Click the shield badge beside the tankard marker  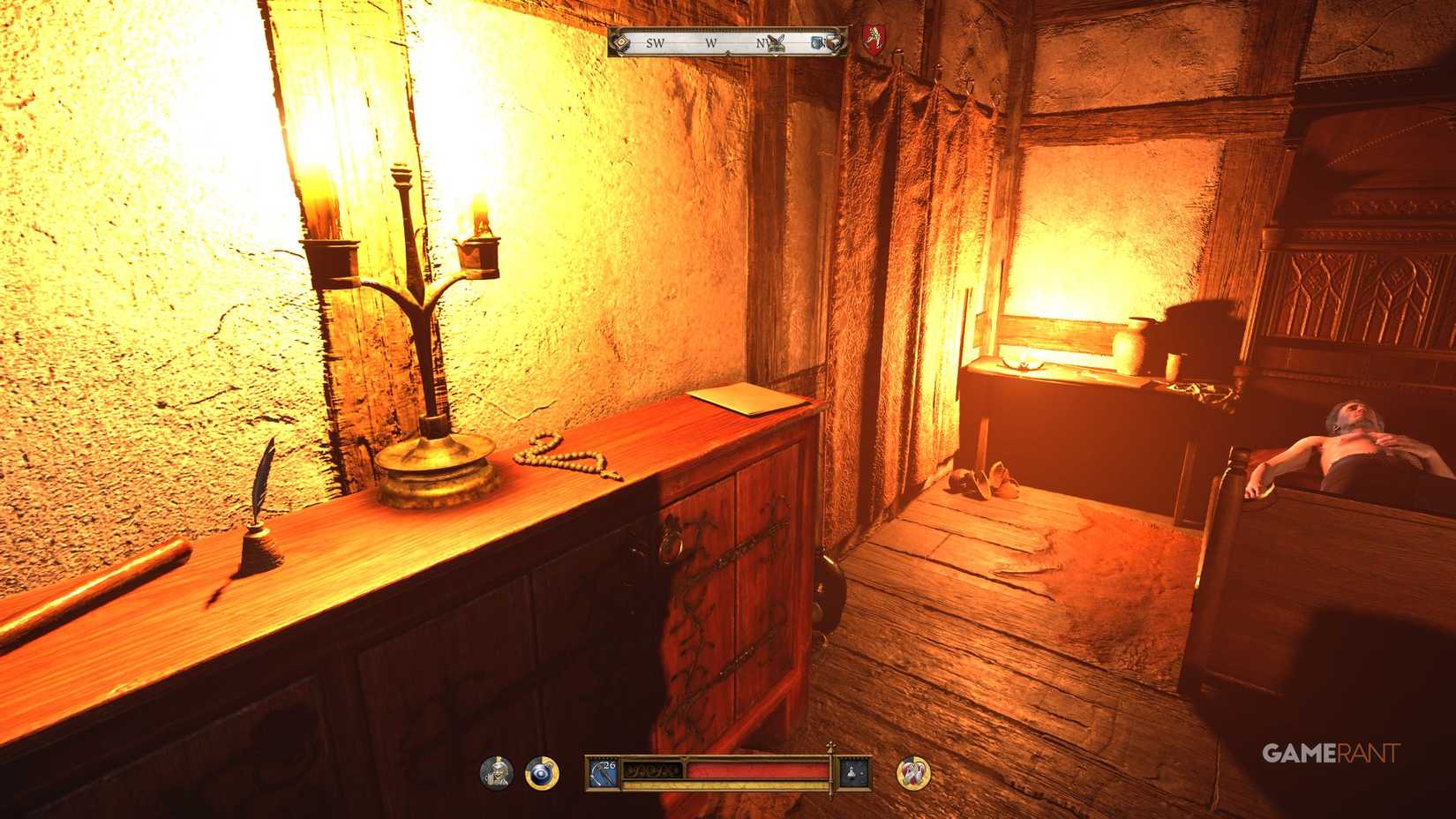coord(835,41)
